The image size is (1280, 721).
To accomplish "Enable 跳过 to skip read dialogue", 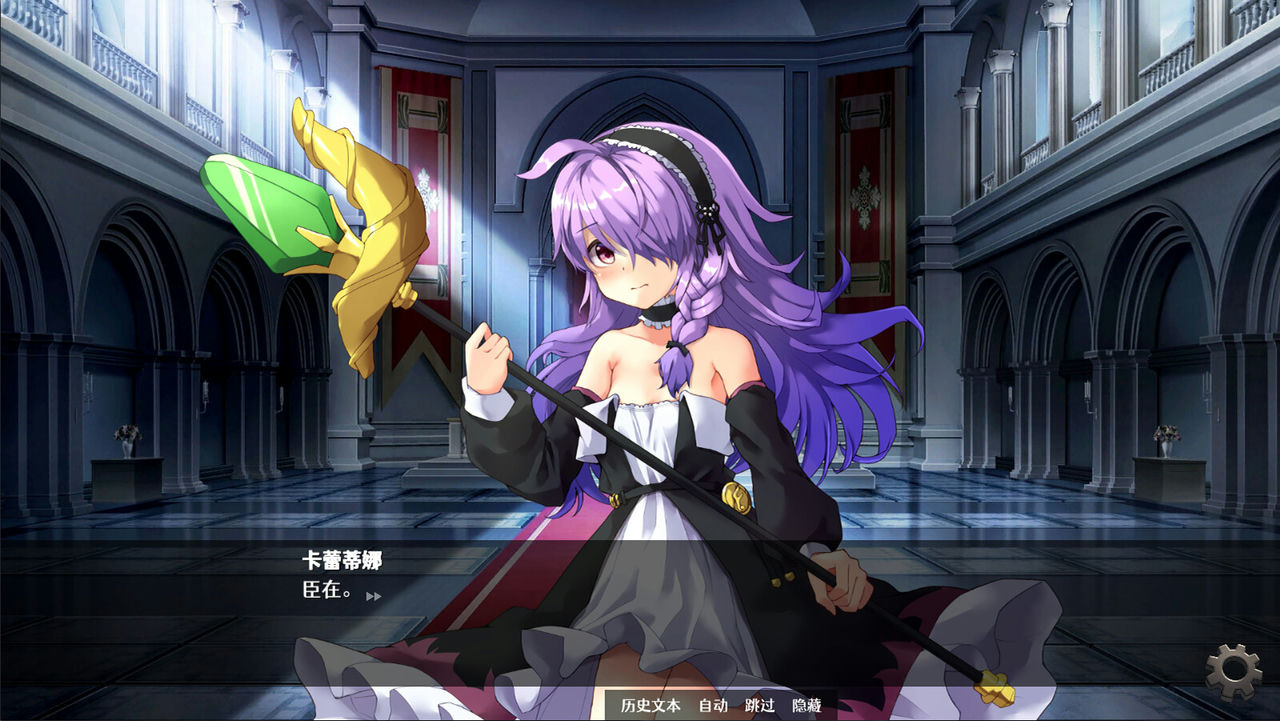I will click(761, 704).
